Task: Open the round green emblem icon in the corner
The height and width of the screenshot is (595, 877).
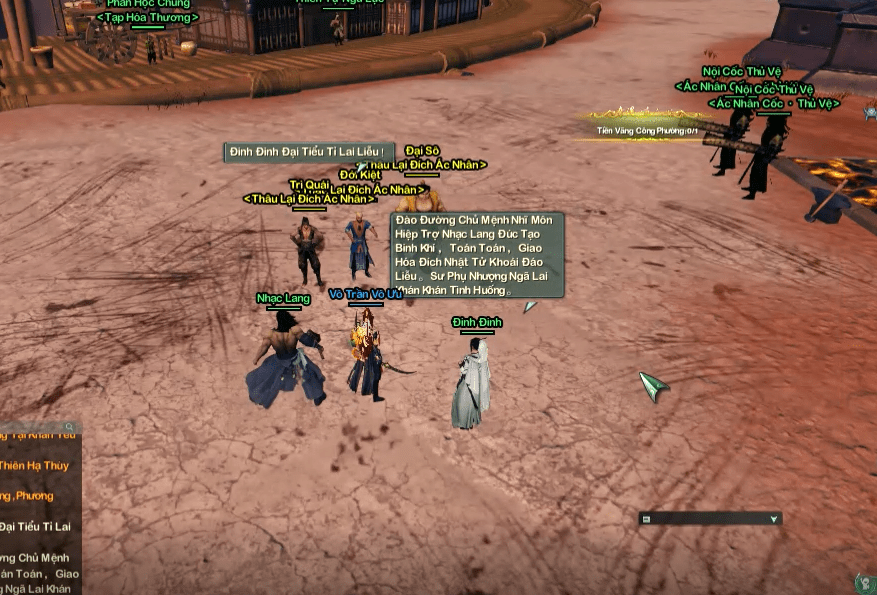Action: click(866, 583)
